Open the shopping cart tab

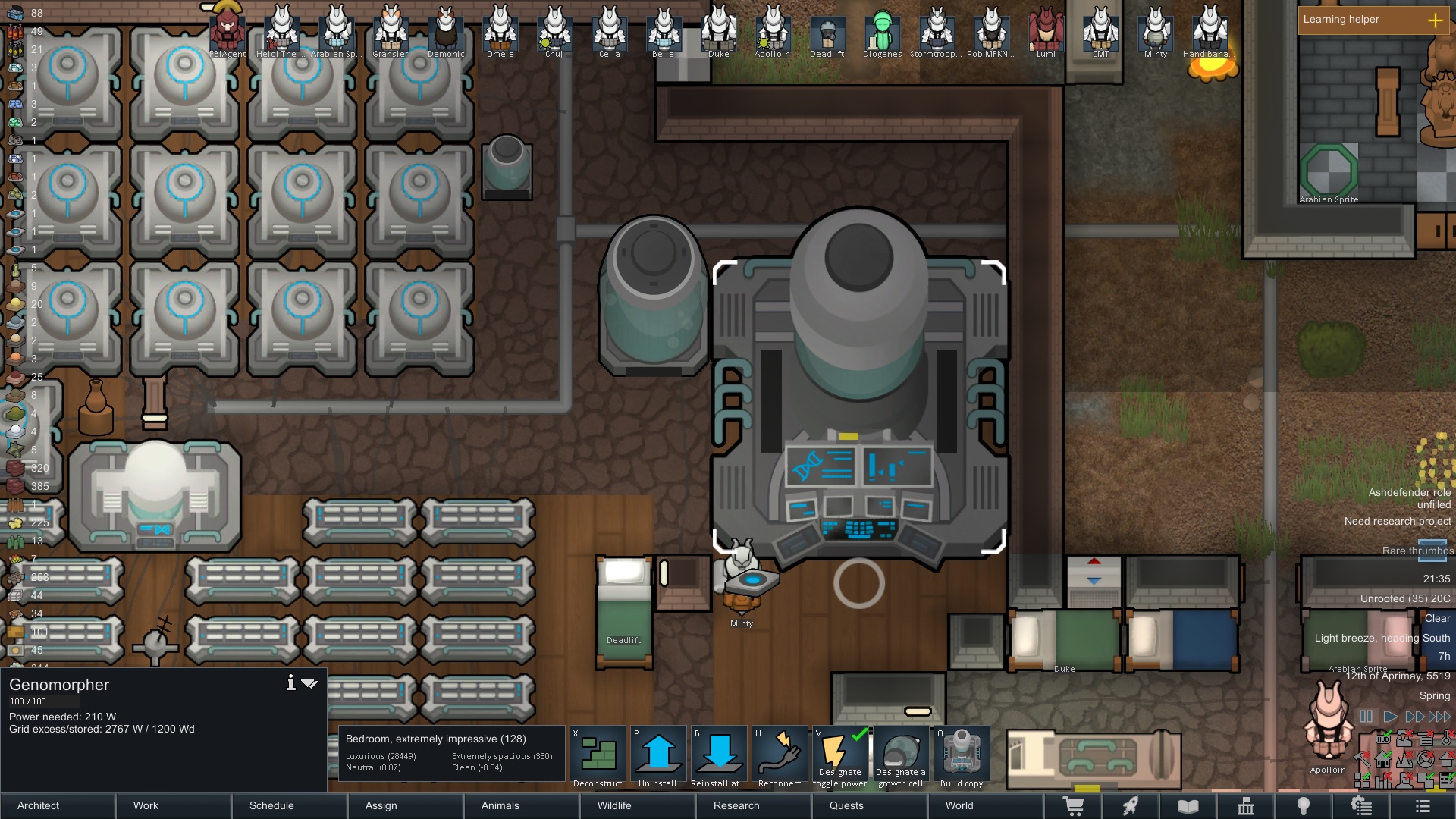pyautogui.click(x=1073, y=806)
